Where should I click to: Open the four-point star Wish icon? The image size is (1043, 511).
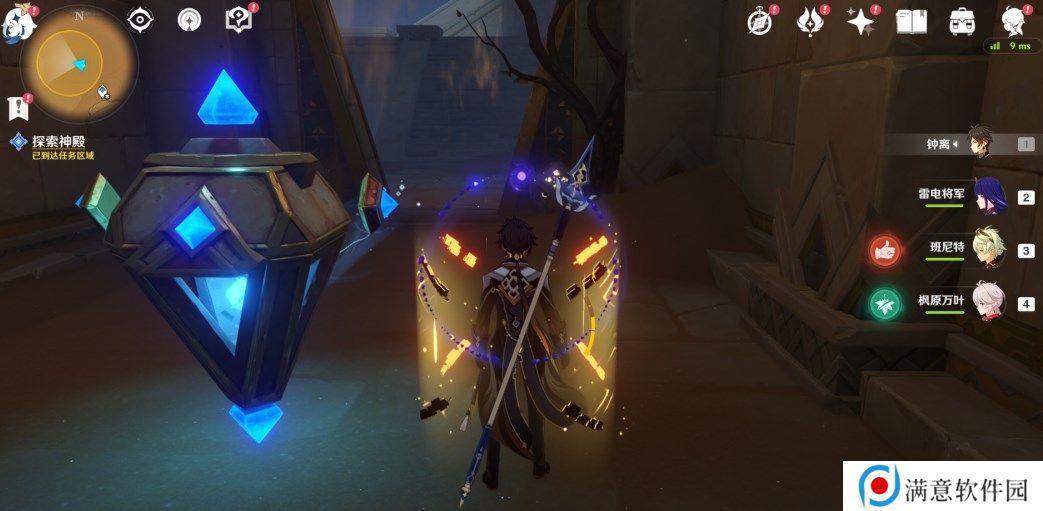860,22
